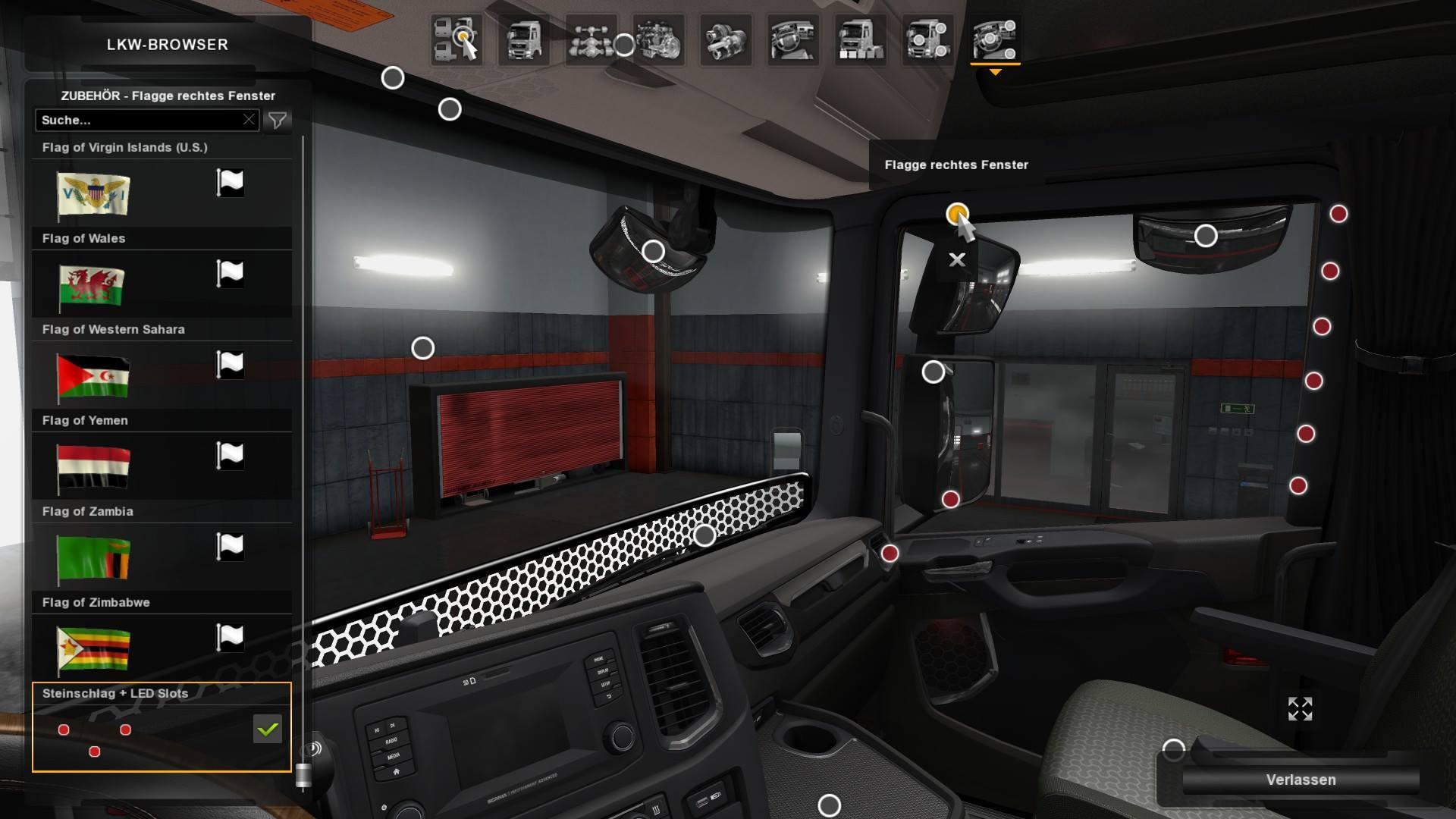Open the exterior accessories category icon

click(x=927, y=39)
